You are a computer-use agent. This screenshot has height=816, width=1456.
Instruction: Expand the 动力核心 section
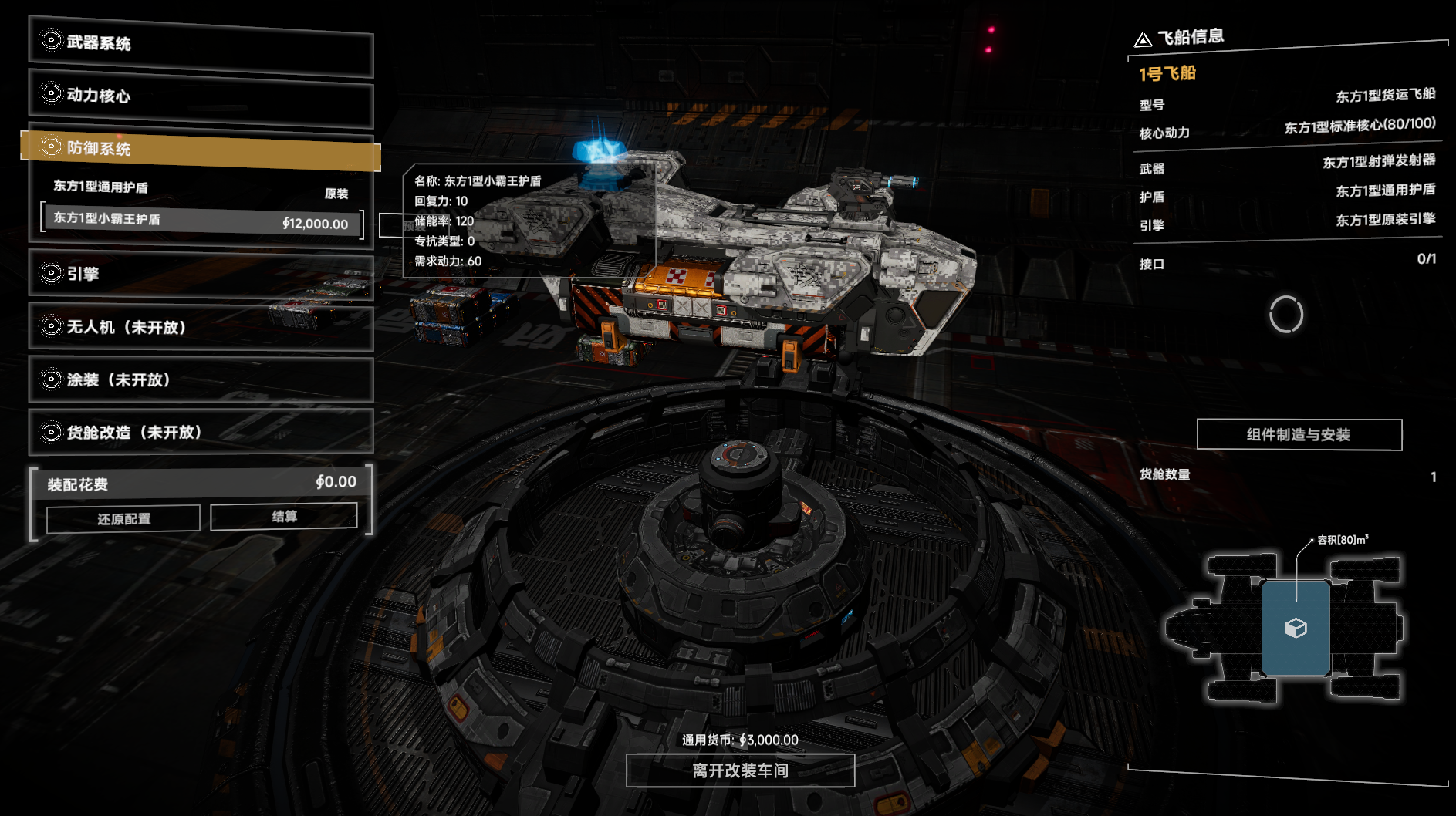201,96
